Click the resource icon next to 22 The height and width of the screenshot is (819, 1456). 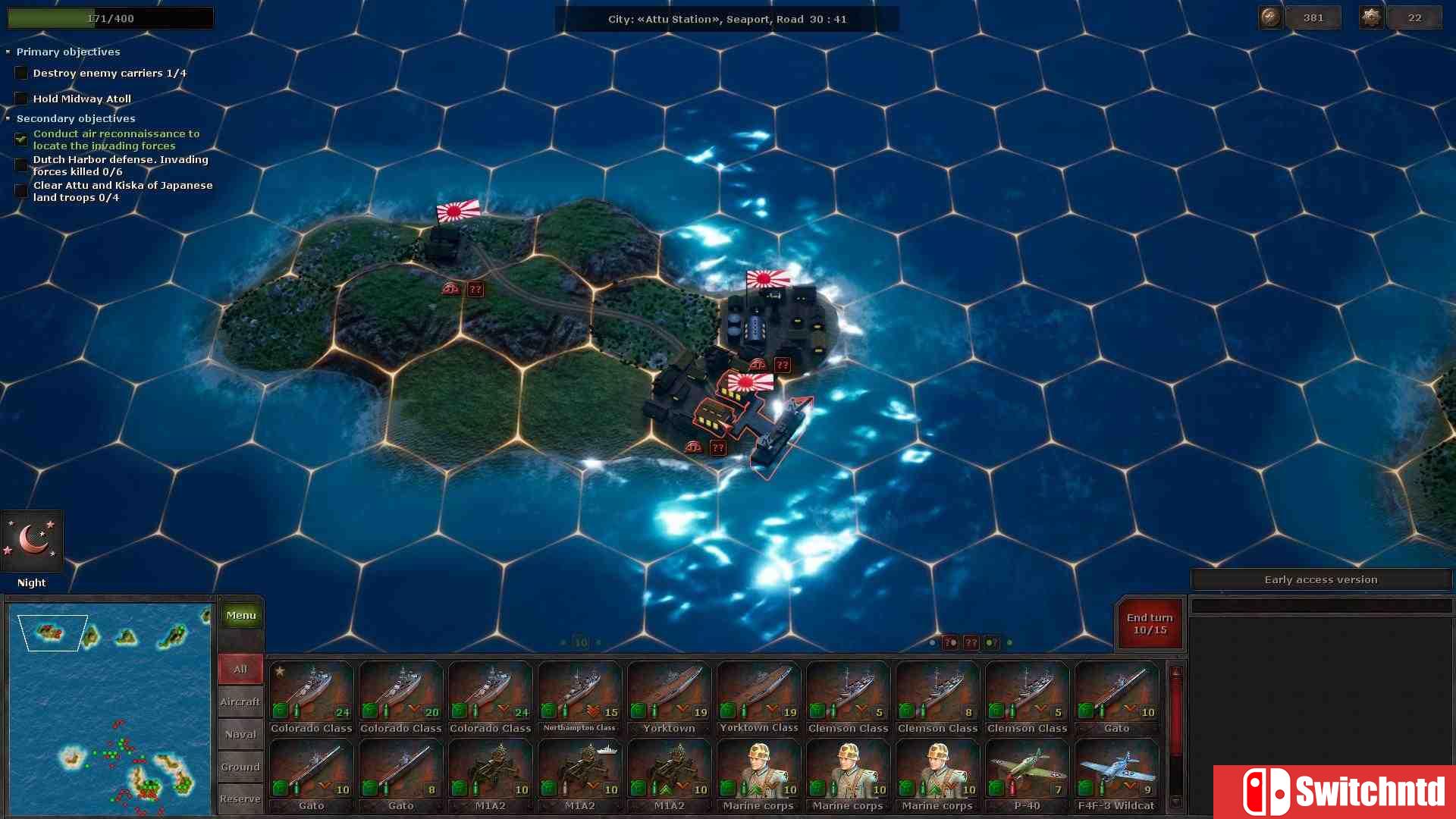(1371, 17)
